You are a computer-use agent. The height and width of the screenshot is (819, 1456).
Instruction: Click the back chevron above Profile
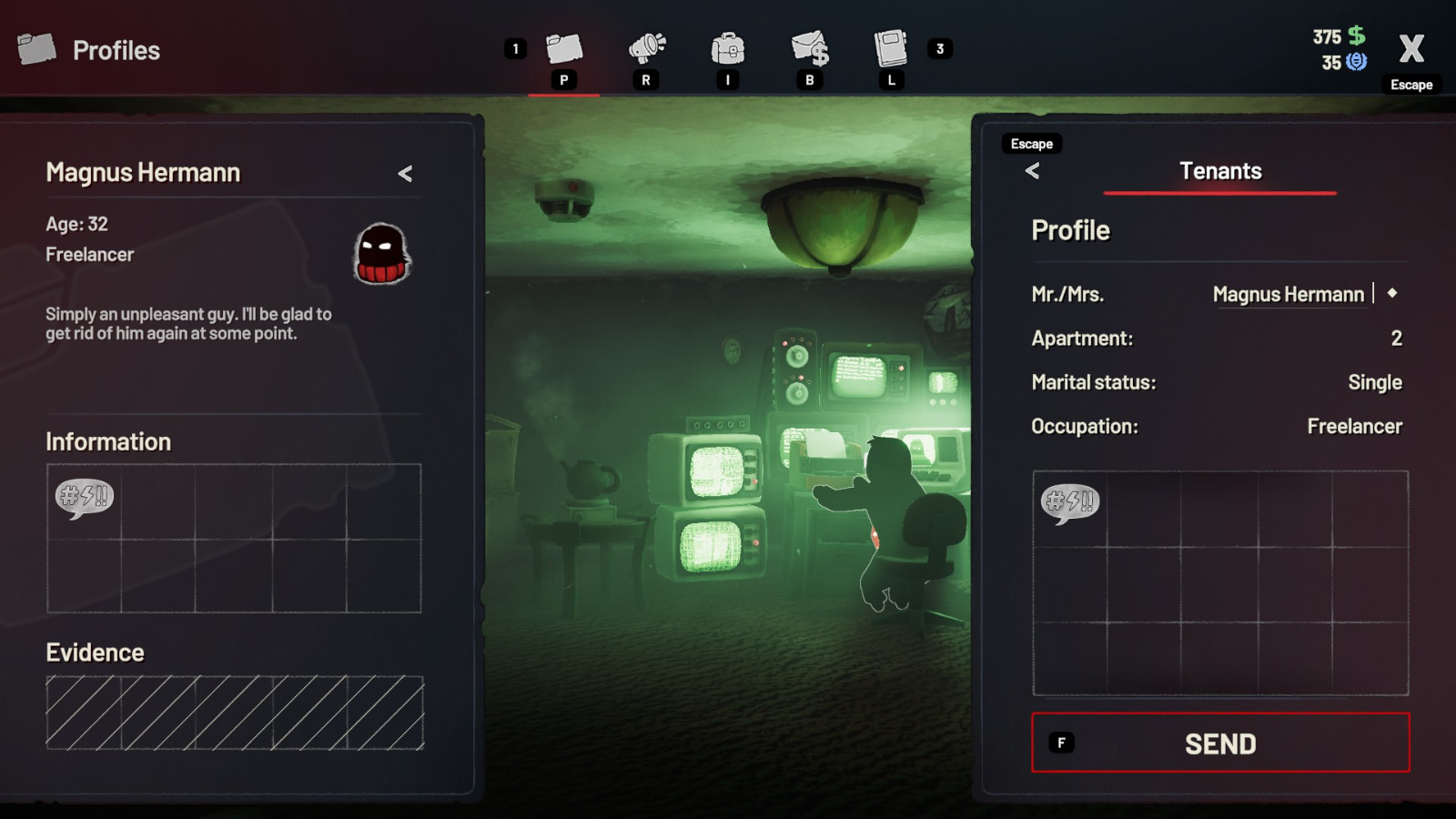[1033, 171]
